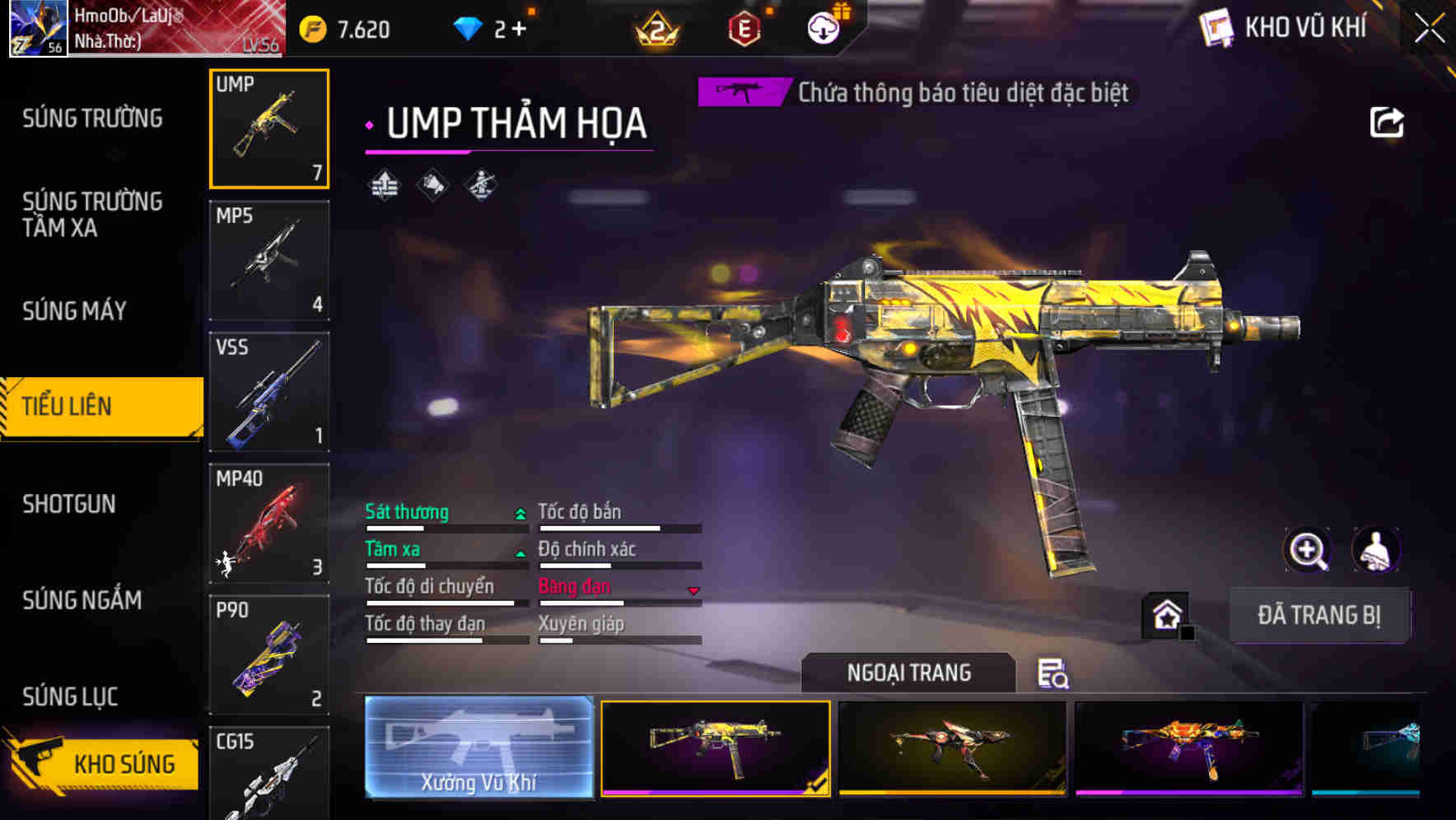Click the stat upgrade arrow attribute icon
The height and width of the screenshot is (820, 1456).
(384, 186)
